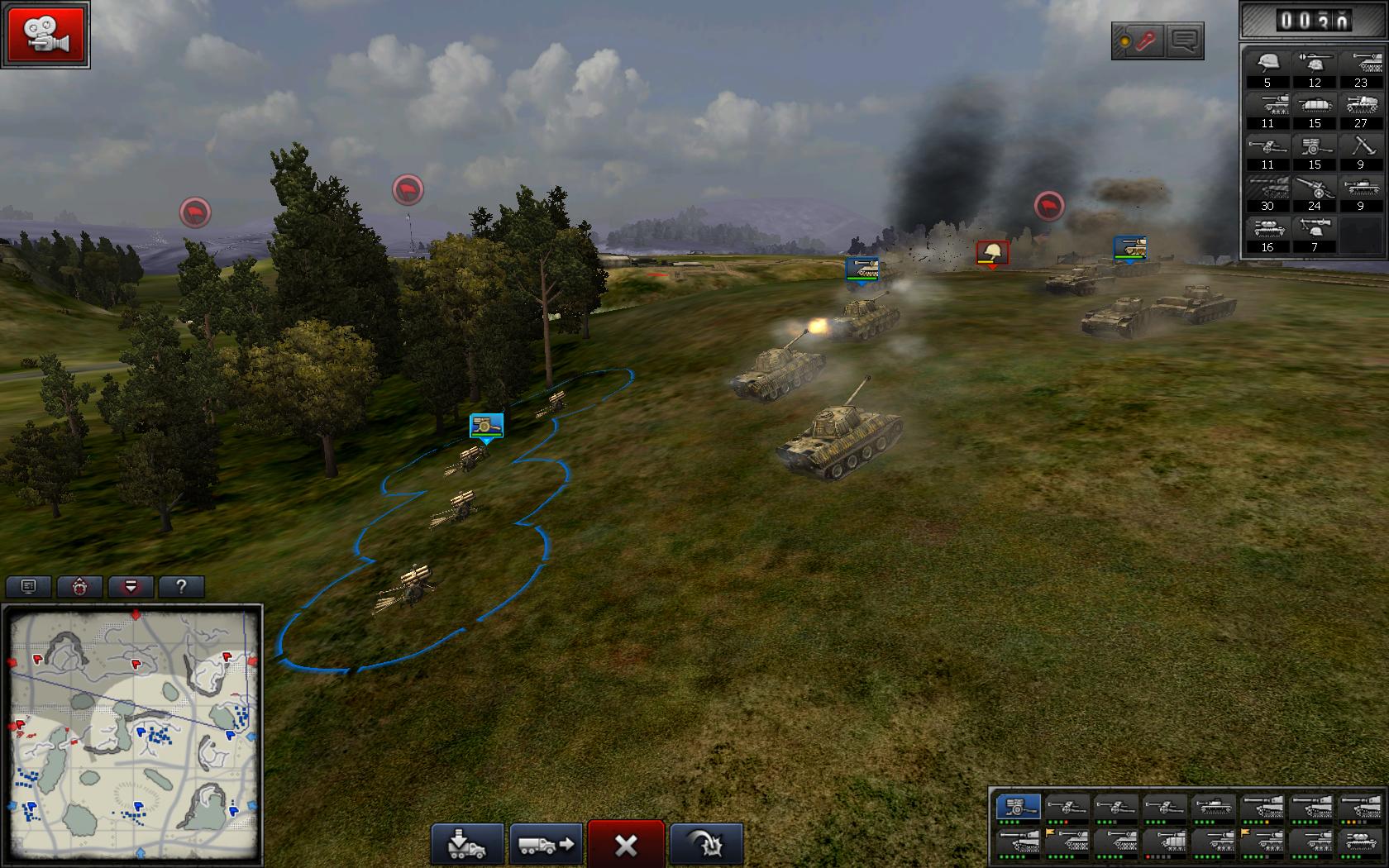This screenshot has height=868, width=1389.
Task: Open the monitor menu button above minimap
Action: tap(29, 587)
